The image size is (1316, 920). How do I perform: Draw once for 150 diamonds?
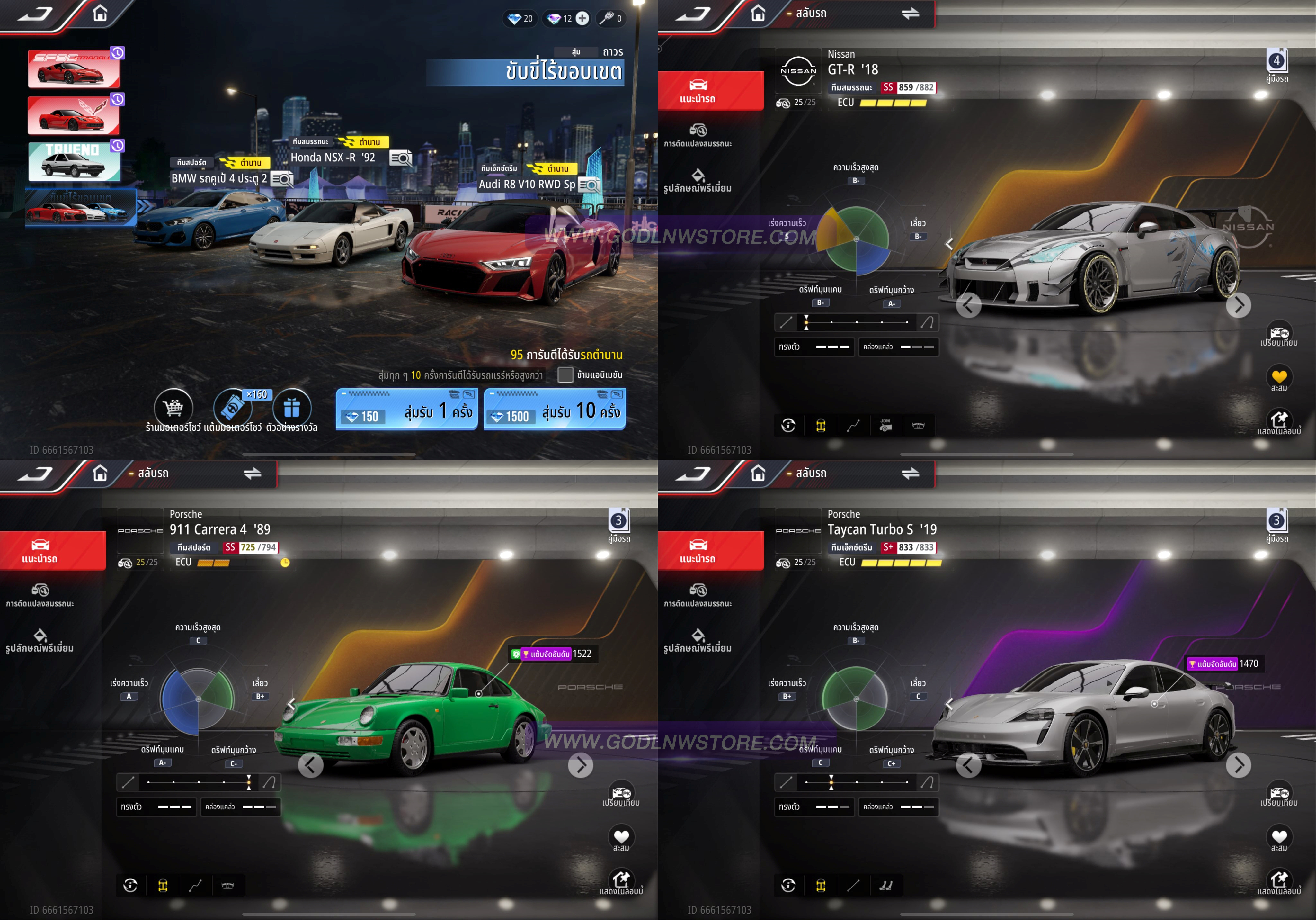point(406,410)
